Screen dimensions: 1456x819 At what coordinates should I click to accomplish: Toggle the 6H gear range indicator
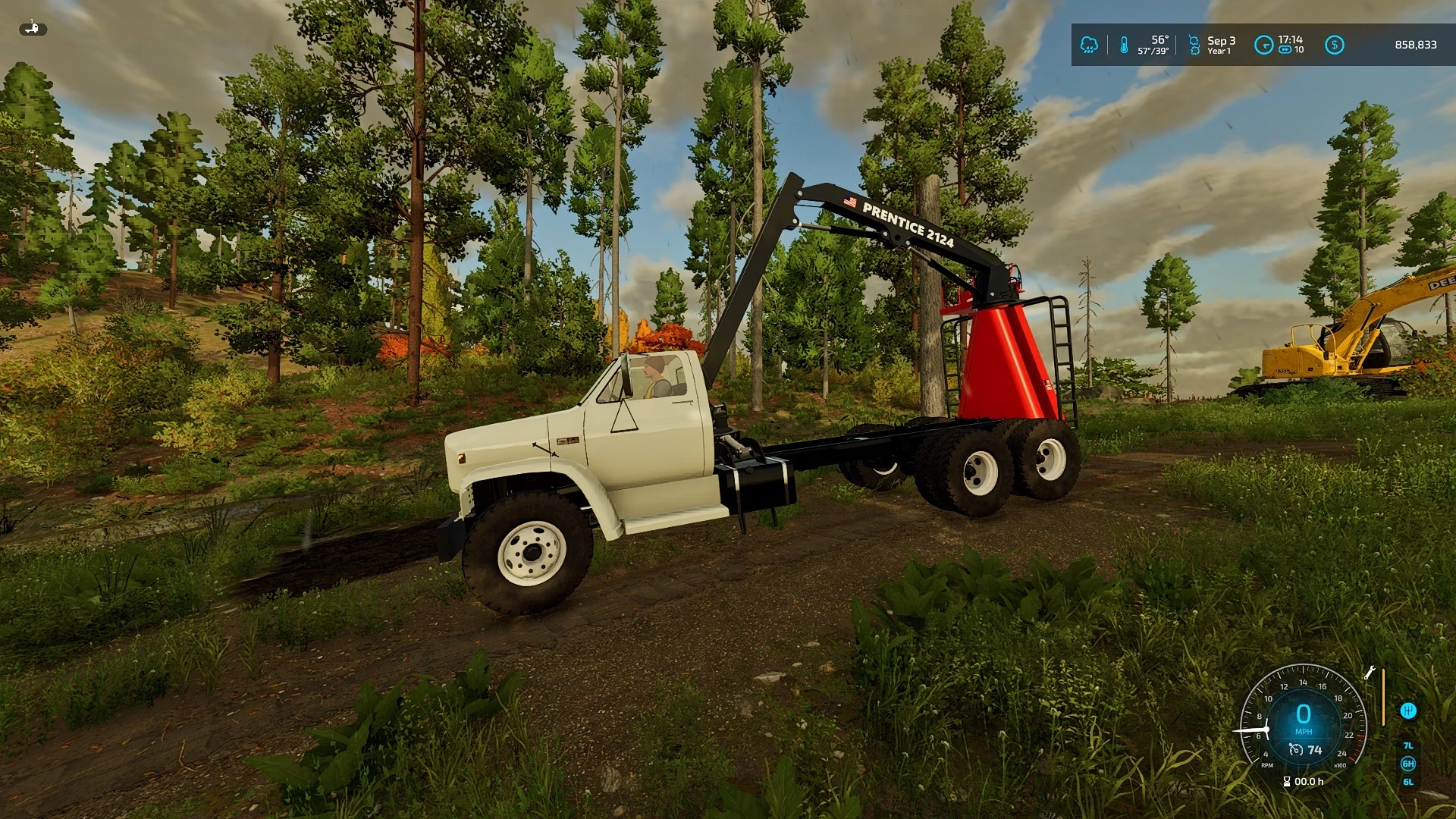[1408, 764]
